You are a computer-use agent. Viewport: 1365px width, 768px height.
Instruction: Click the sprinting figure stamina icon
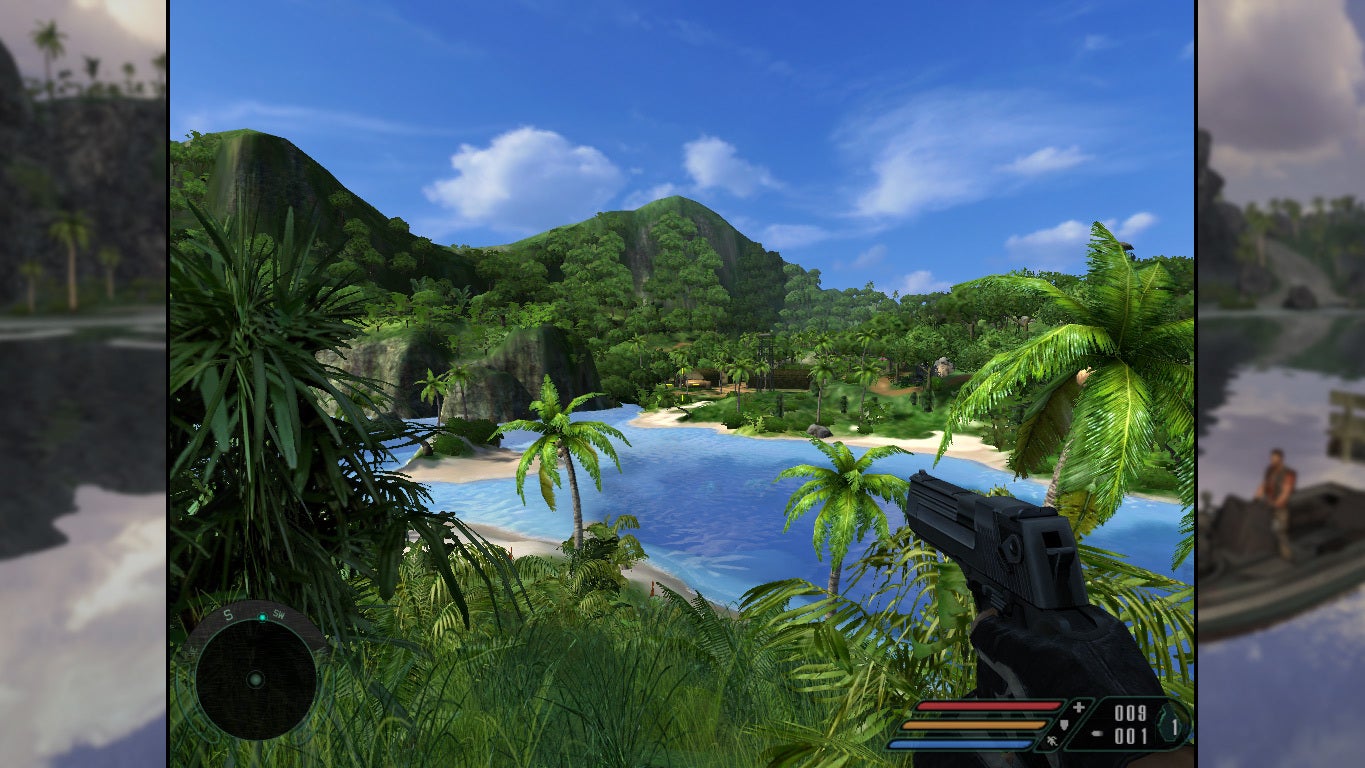click(x=1052, y=740)
